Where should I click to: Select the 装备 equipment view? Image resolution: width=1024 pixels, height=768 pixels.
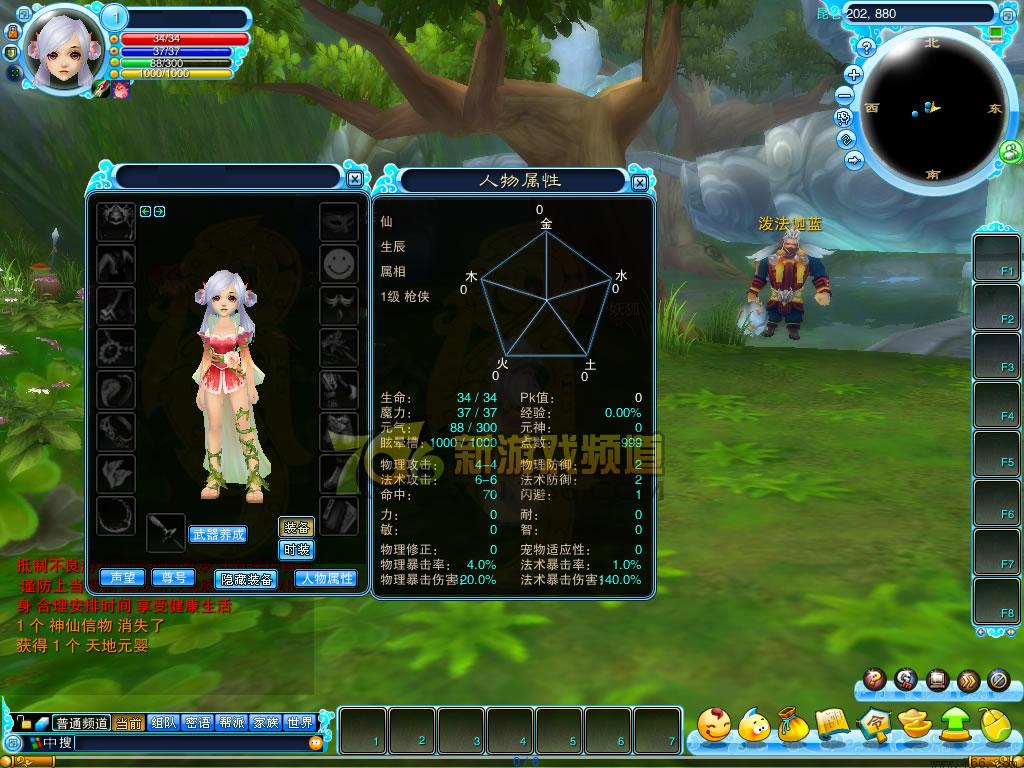(x=296, y=527)
